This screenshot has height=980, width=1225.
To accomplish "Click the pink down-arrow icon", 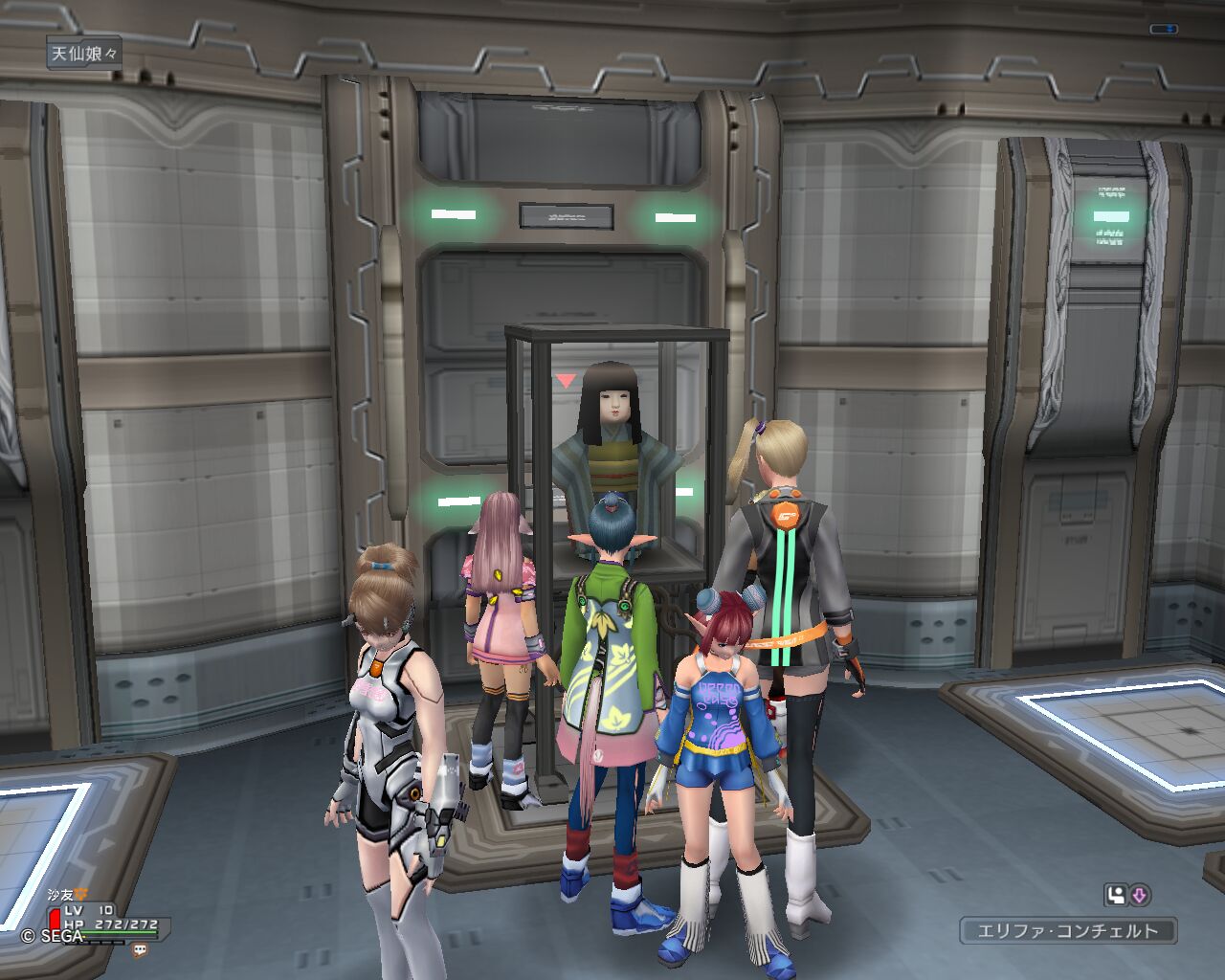I will point(1139,896).
